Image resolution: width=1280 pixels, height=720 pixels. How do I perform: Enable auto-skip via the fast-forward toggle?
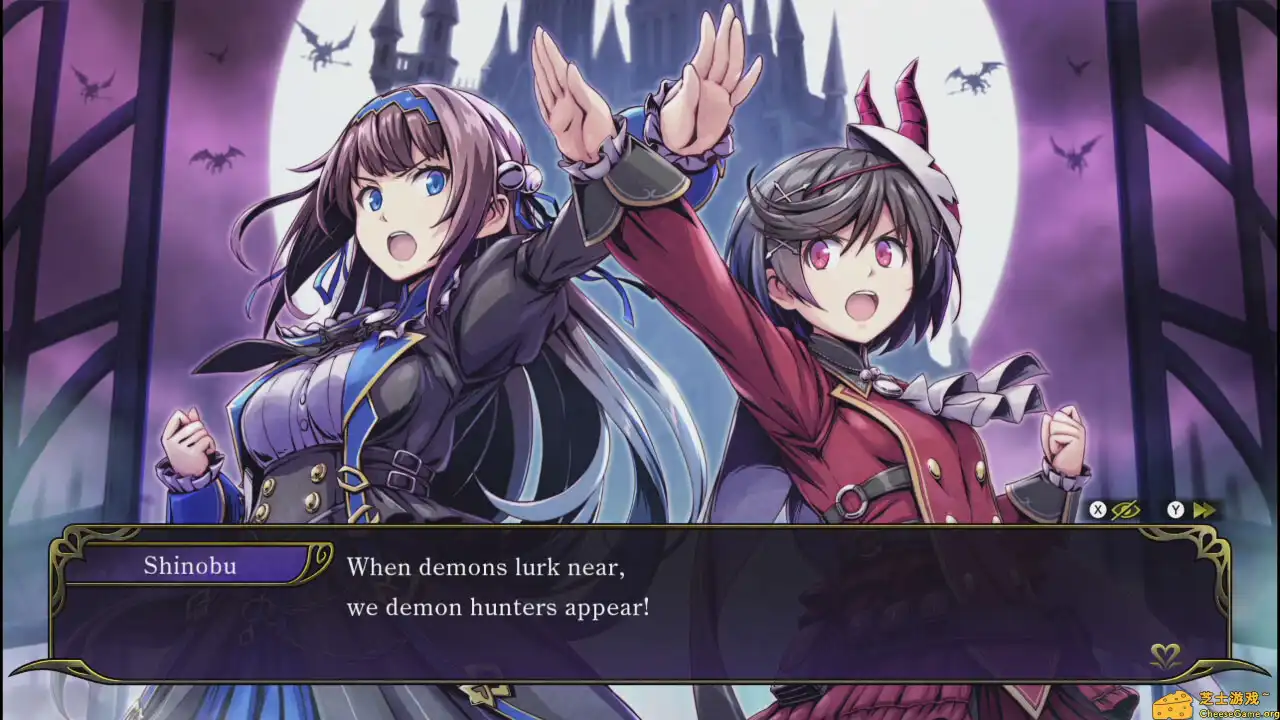[1204, 508]
